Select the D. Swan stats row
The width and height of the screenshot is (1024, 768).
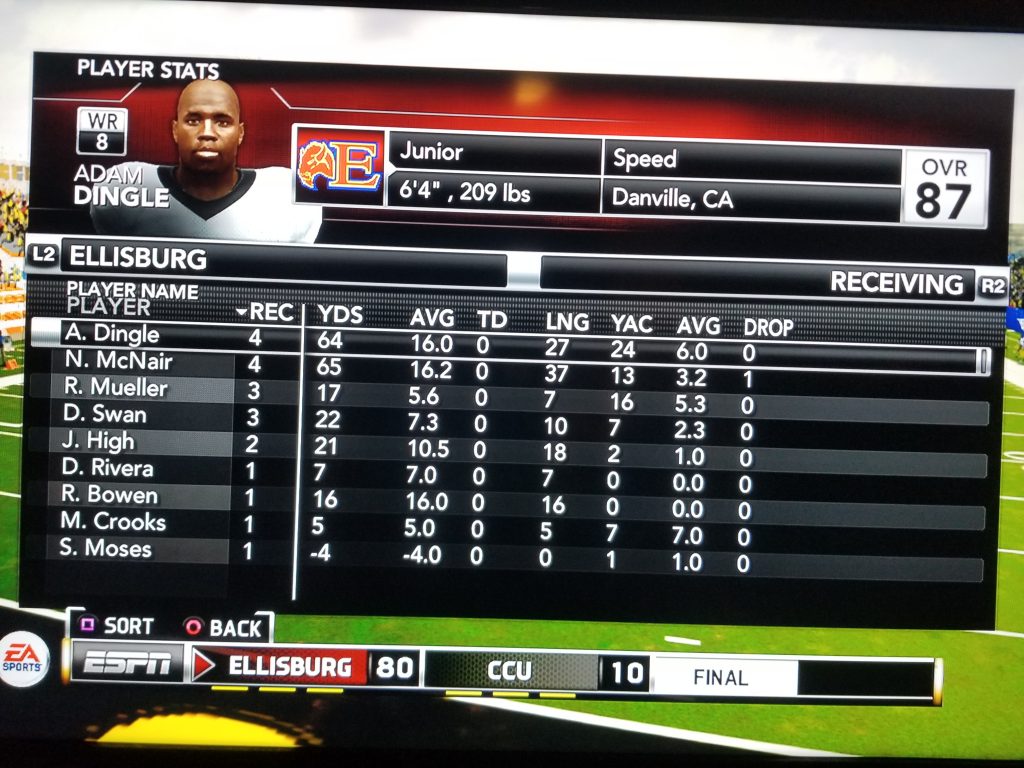105,414
